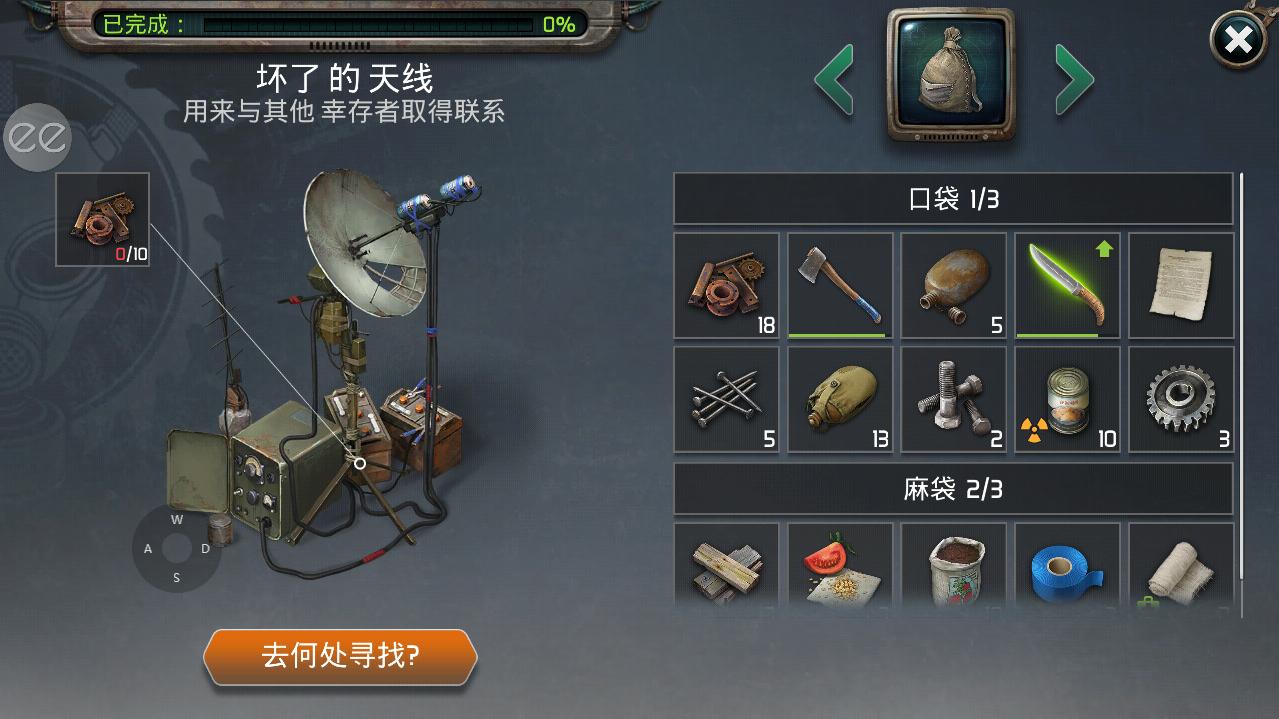Pick the radioactive canned food slot
The width and height of the screenshot is (1279, 719).
pos(1068,400)
